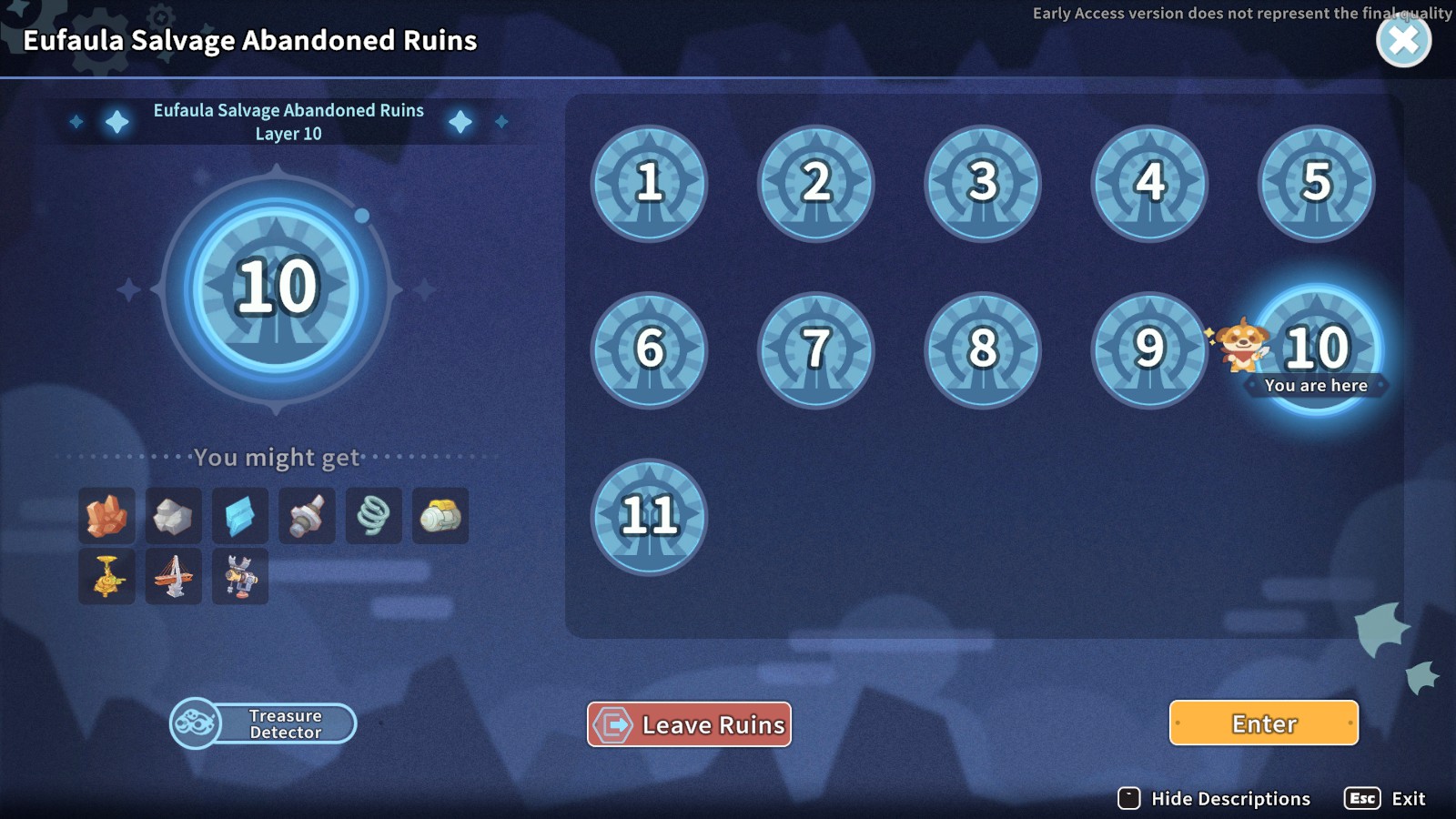The height and width of the screenshot is (819, 1456).
Task: Select the orange crystal reward icon
Action: click(106, 516)
